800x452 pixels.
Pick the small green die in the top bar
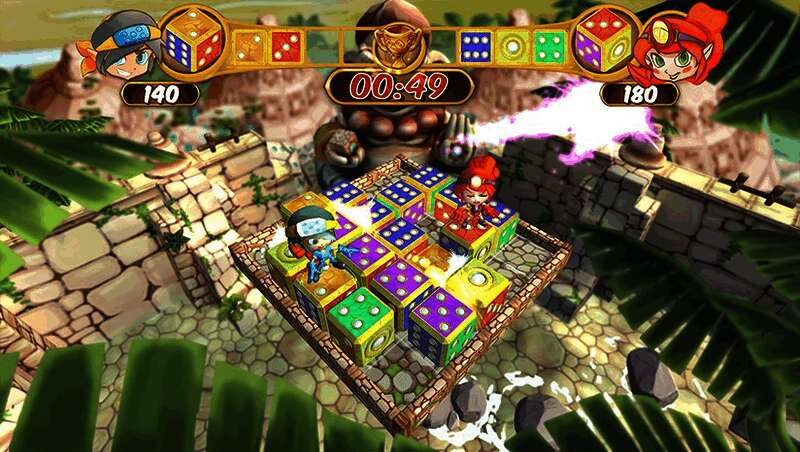550,46
